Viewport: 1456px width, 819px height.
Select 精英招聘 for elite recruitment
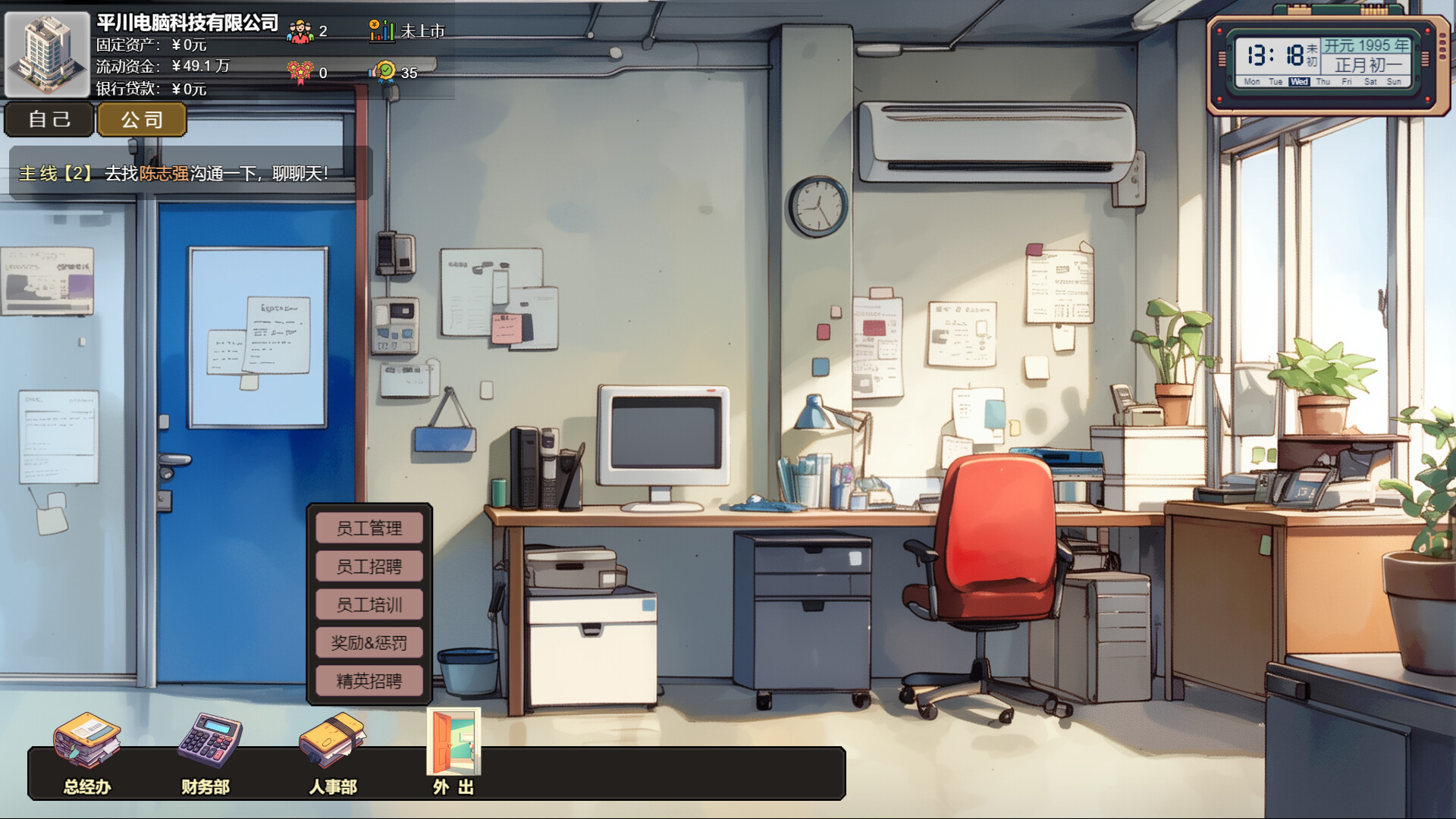tap(369, 682)
